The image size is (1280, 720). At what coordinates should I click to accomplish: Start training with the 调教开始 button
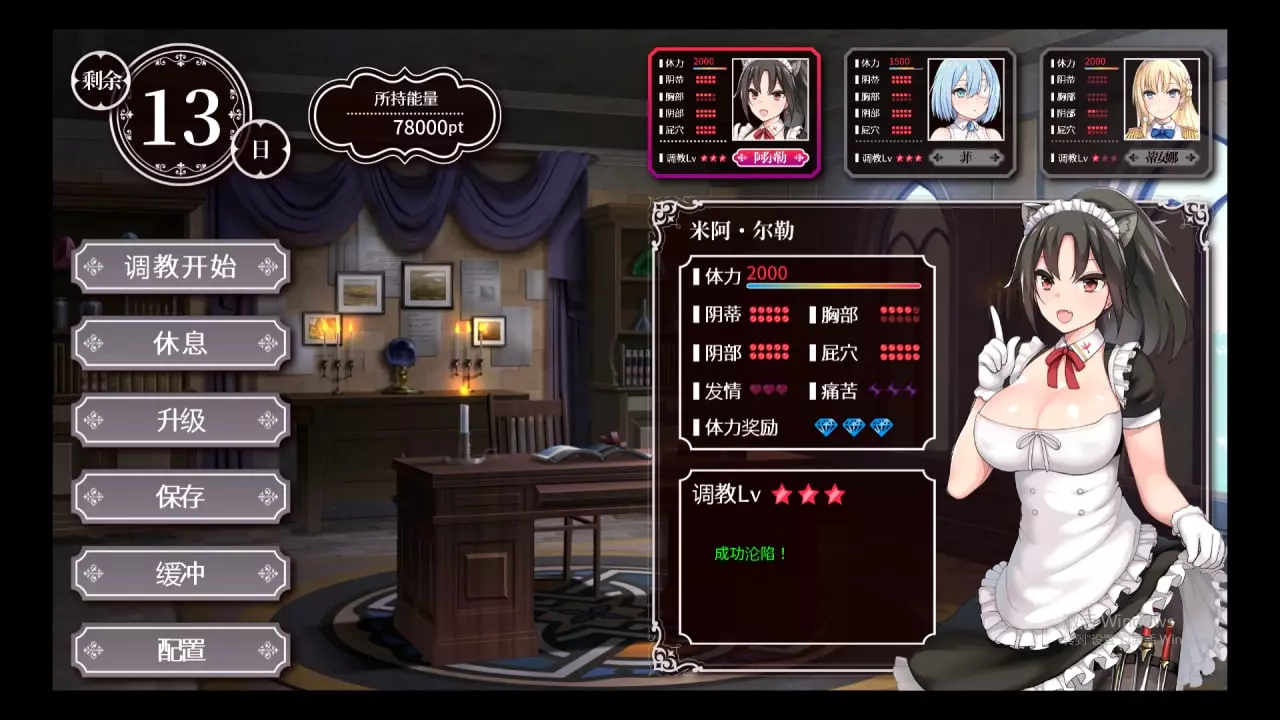[181, 267]
